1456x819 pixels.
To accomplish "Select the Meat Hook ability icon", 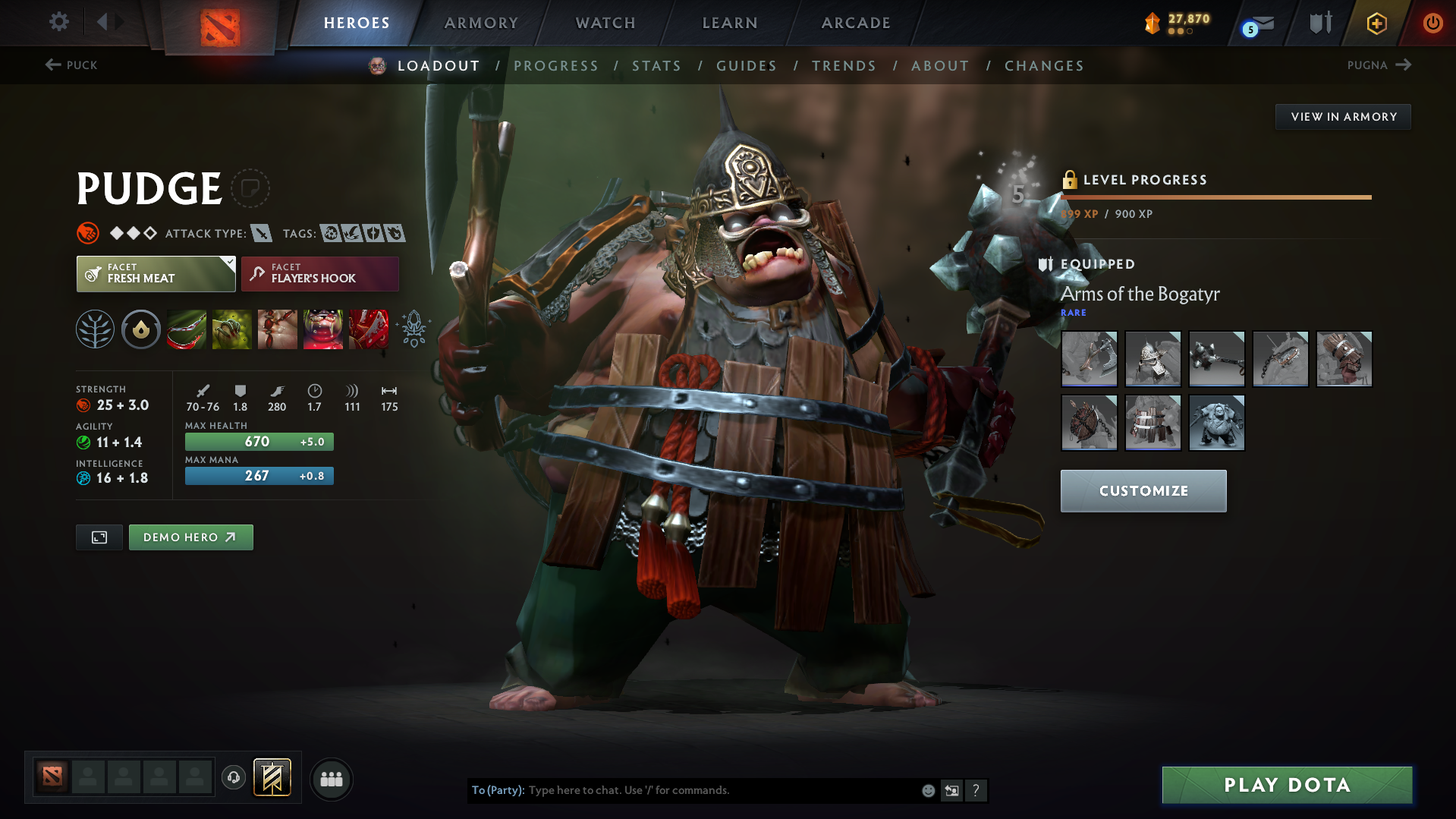I will point(186,329).
